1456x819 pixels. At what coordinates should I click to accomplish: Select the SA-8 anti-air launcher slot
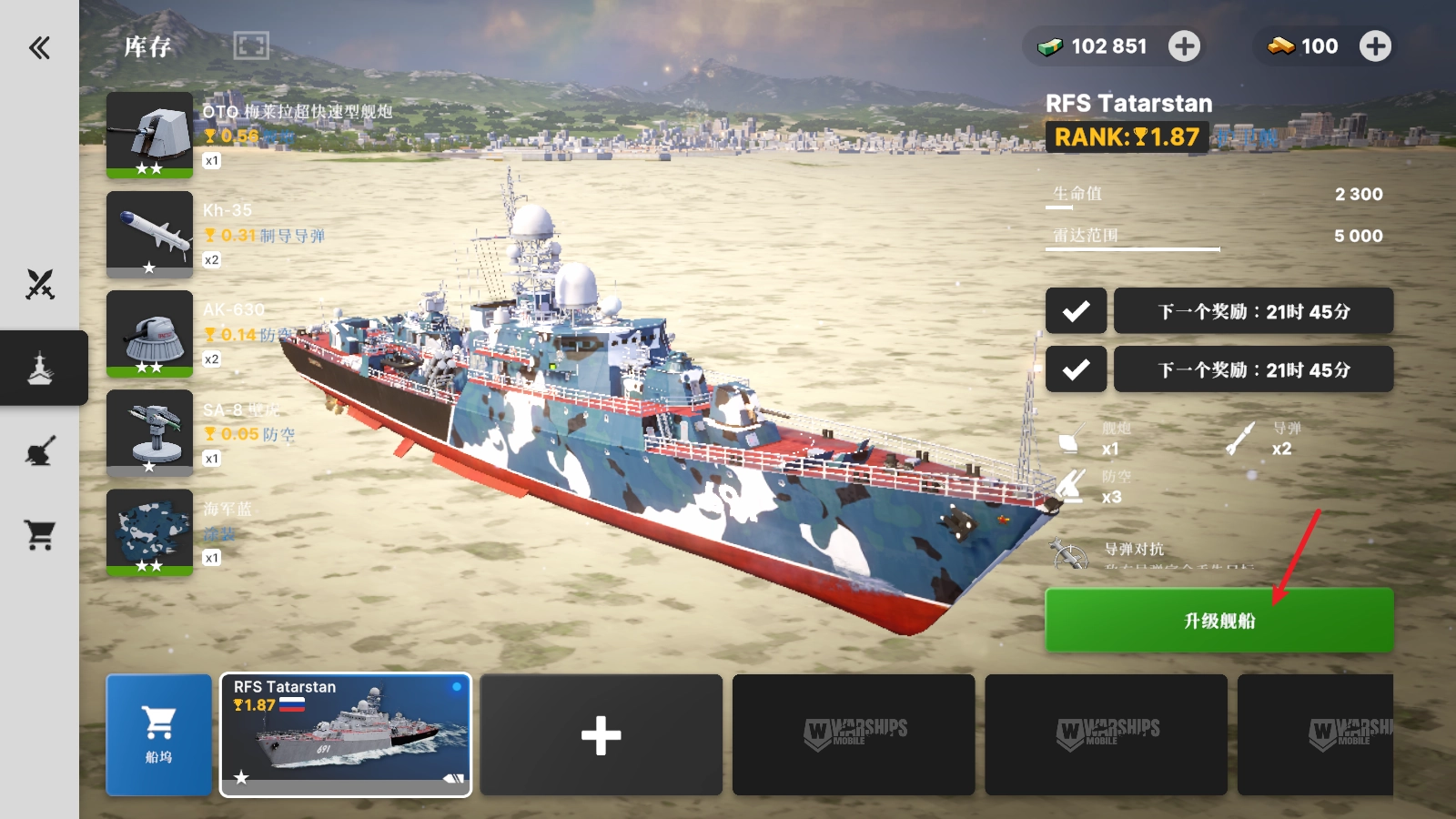click(150, 432)
